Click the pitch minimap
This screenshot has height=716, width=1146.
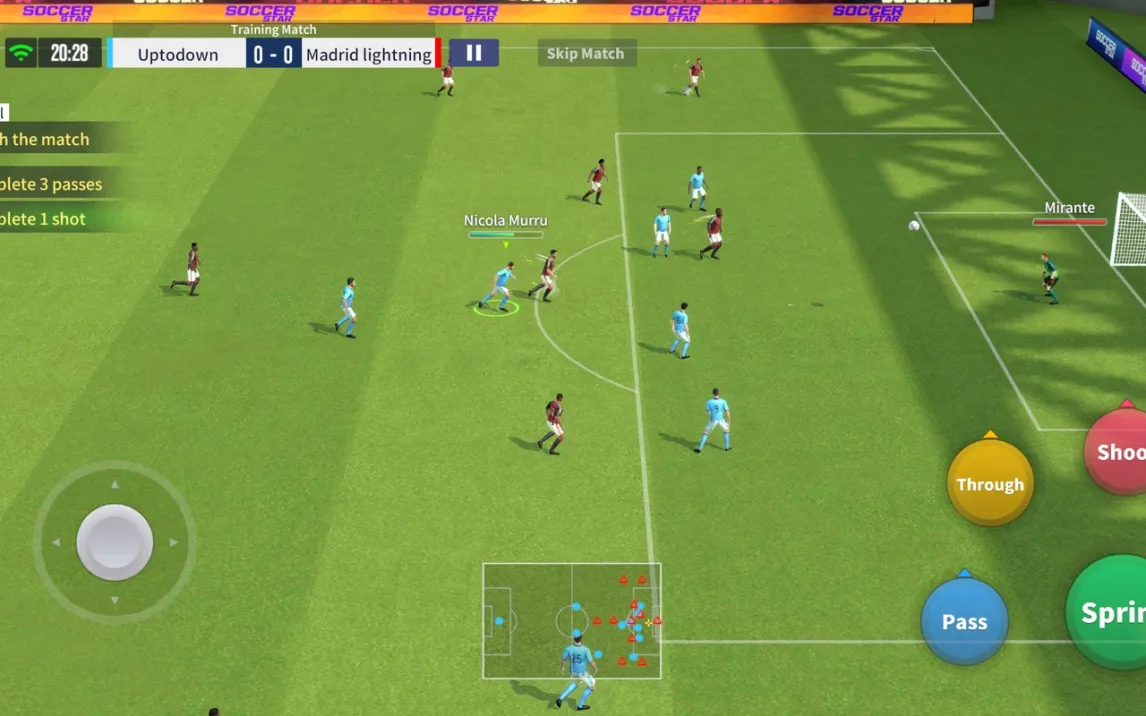tap(572, 620)
